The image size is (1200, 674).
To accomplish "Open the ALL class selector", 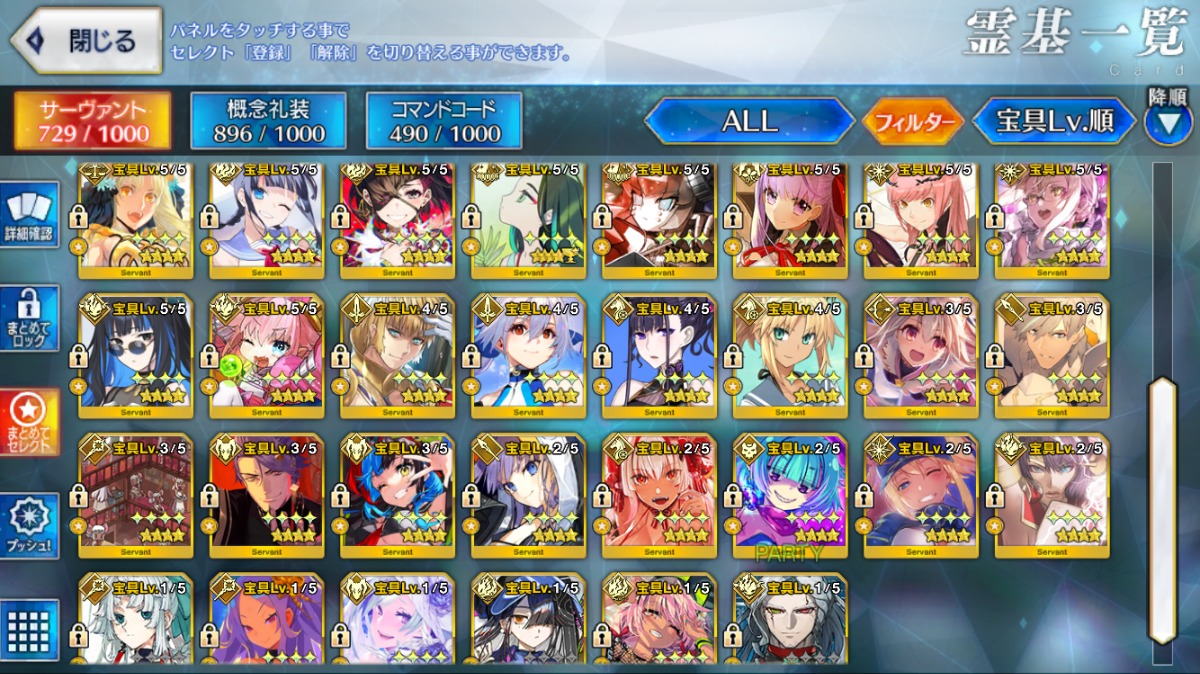I will (749, 121).
